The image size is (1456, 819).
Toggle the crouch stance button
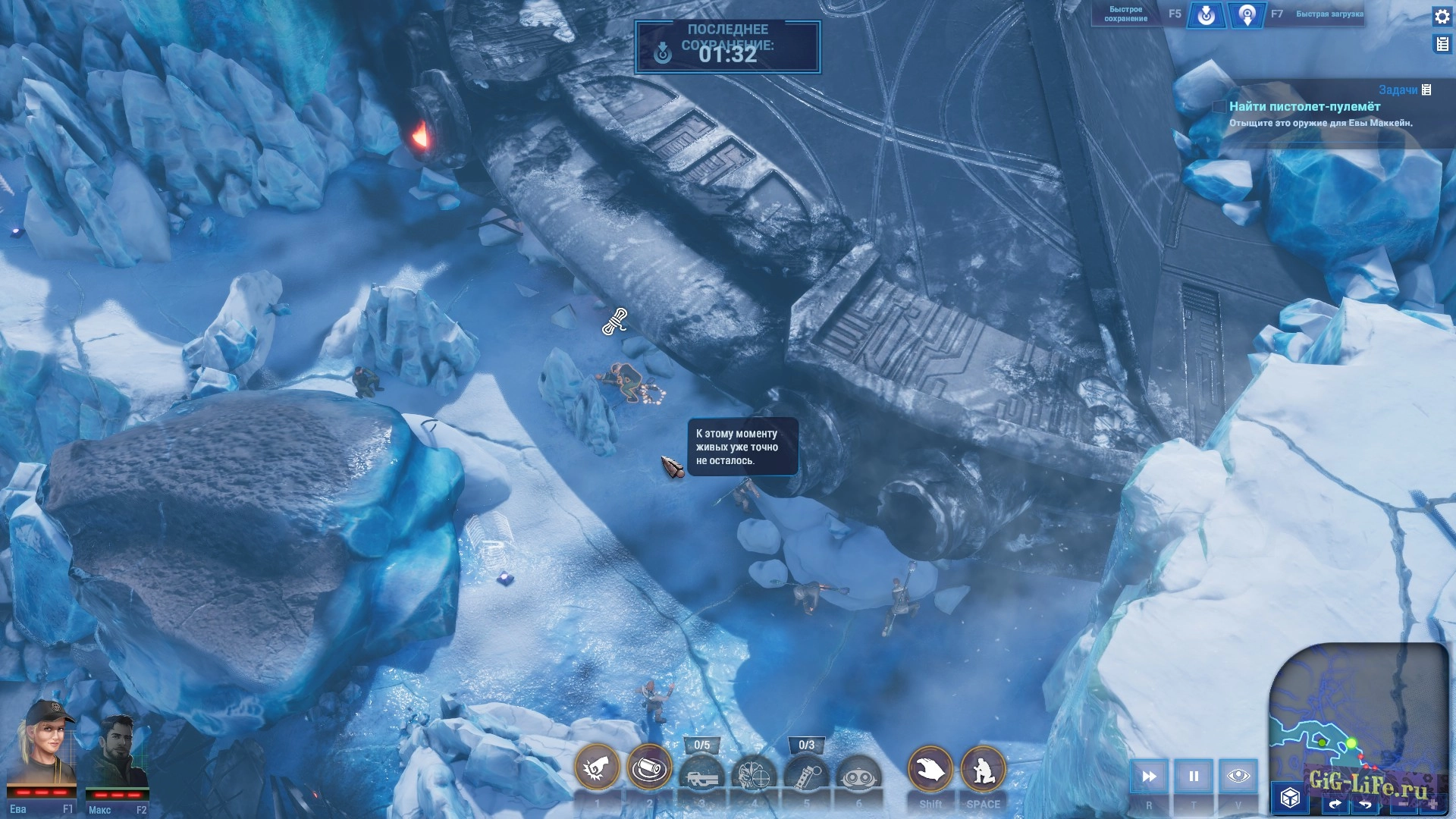point(984,770)
